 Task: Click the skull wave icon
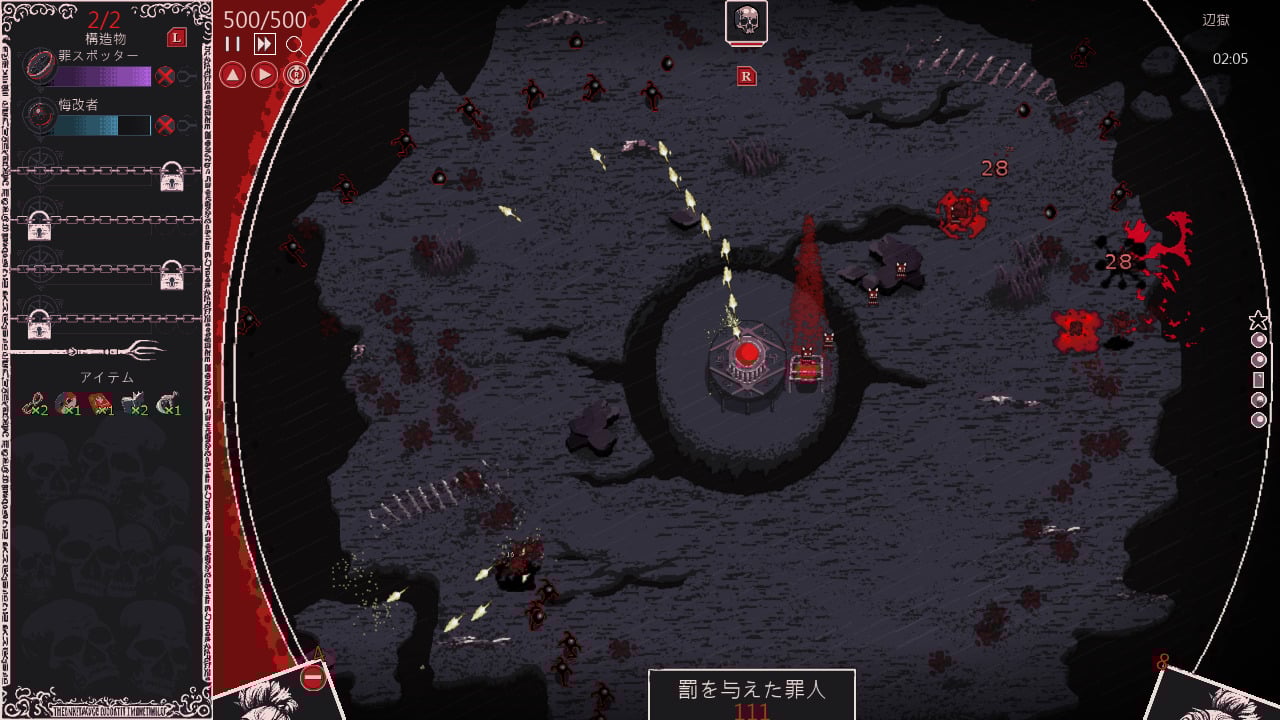pyautogui.click(x=746, y=21)
